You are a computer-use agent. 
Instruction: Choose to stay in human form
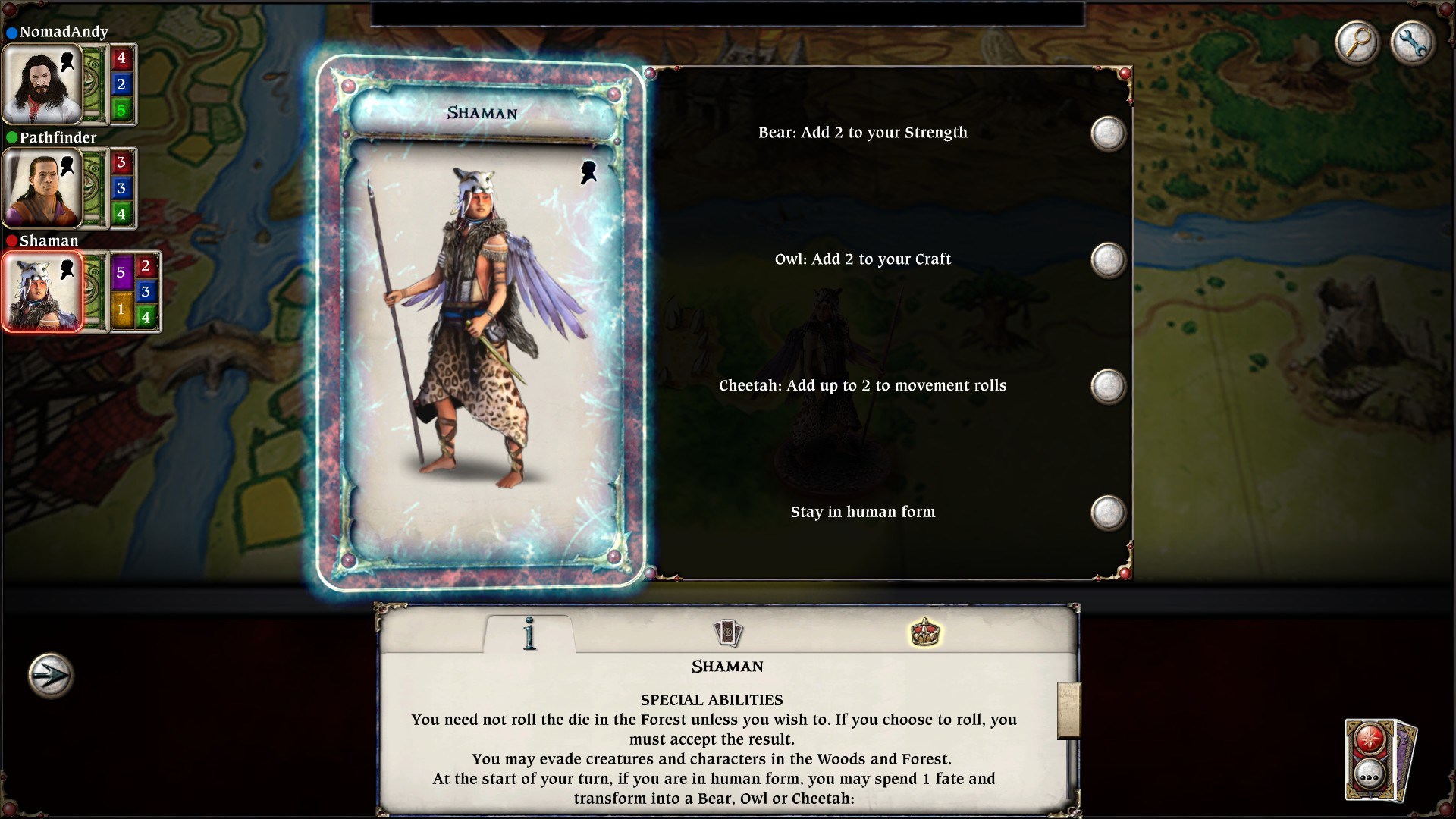pos(1106,512)
